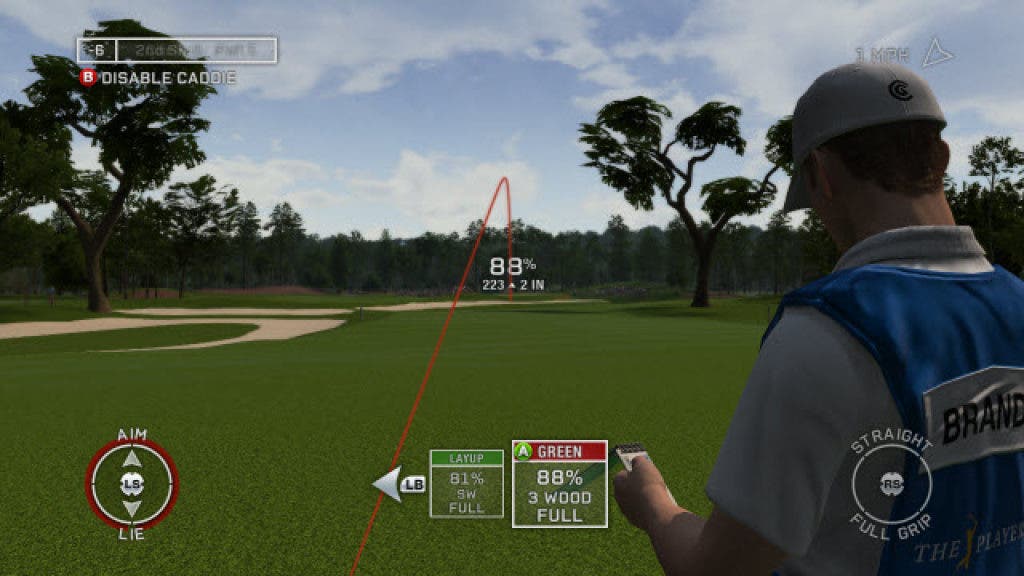Click the Aim/Lie shot control dial

click(x=131, y=484)
